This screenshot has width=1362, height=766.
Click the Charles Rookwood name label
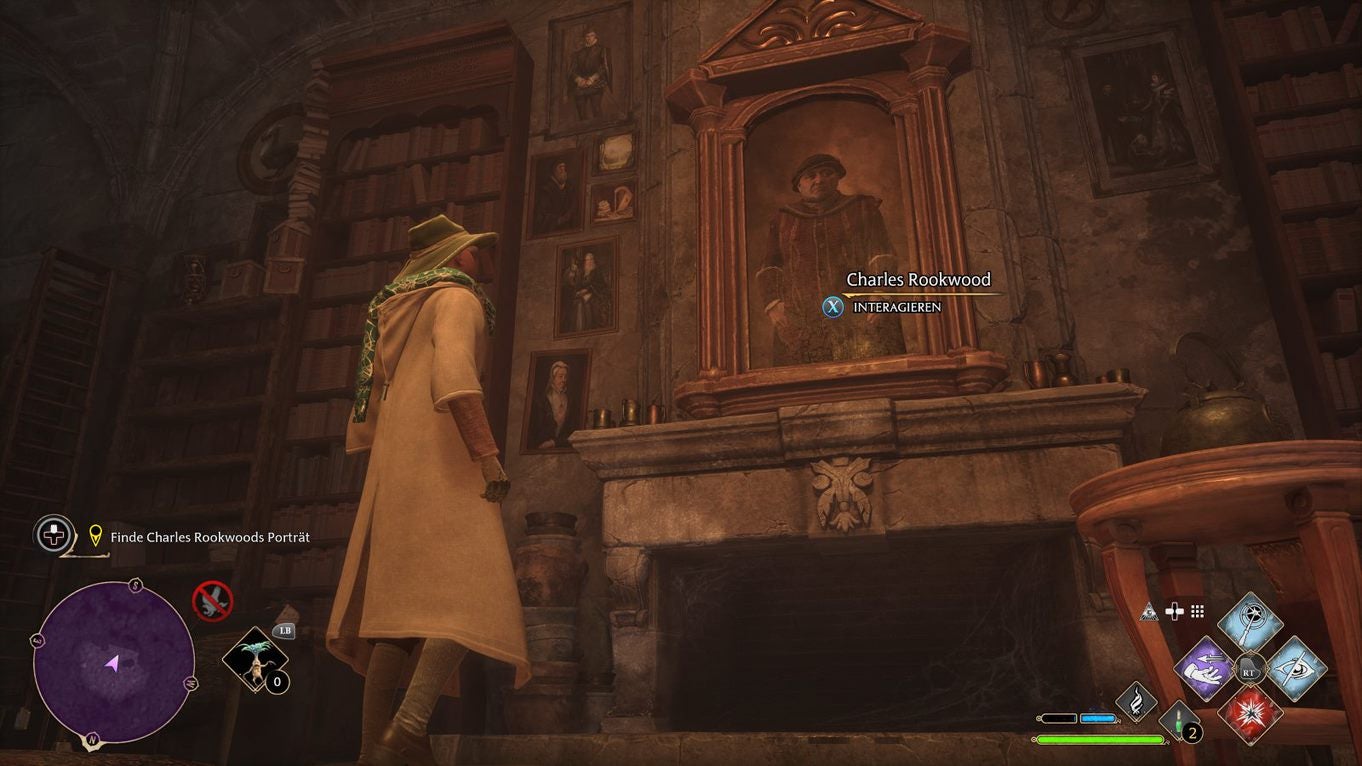point(917,279)
